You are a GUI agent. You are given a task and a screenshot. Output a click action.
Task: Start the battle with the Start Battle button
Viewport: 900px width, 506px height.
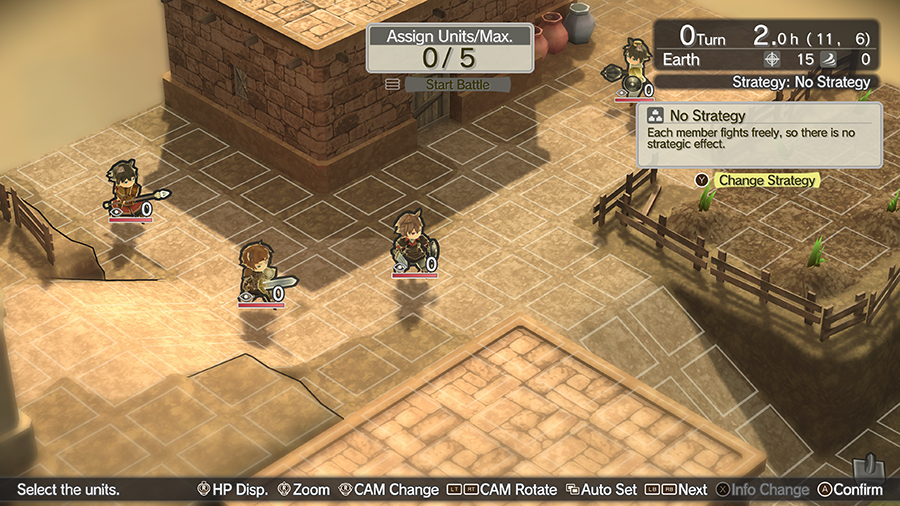point(457,85)
